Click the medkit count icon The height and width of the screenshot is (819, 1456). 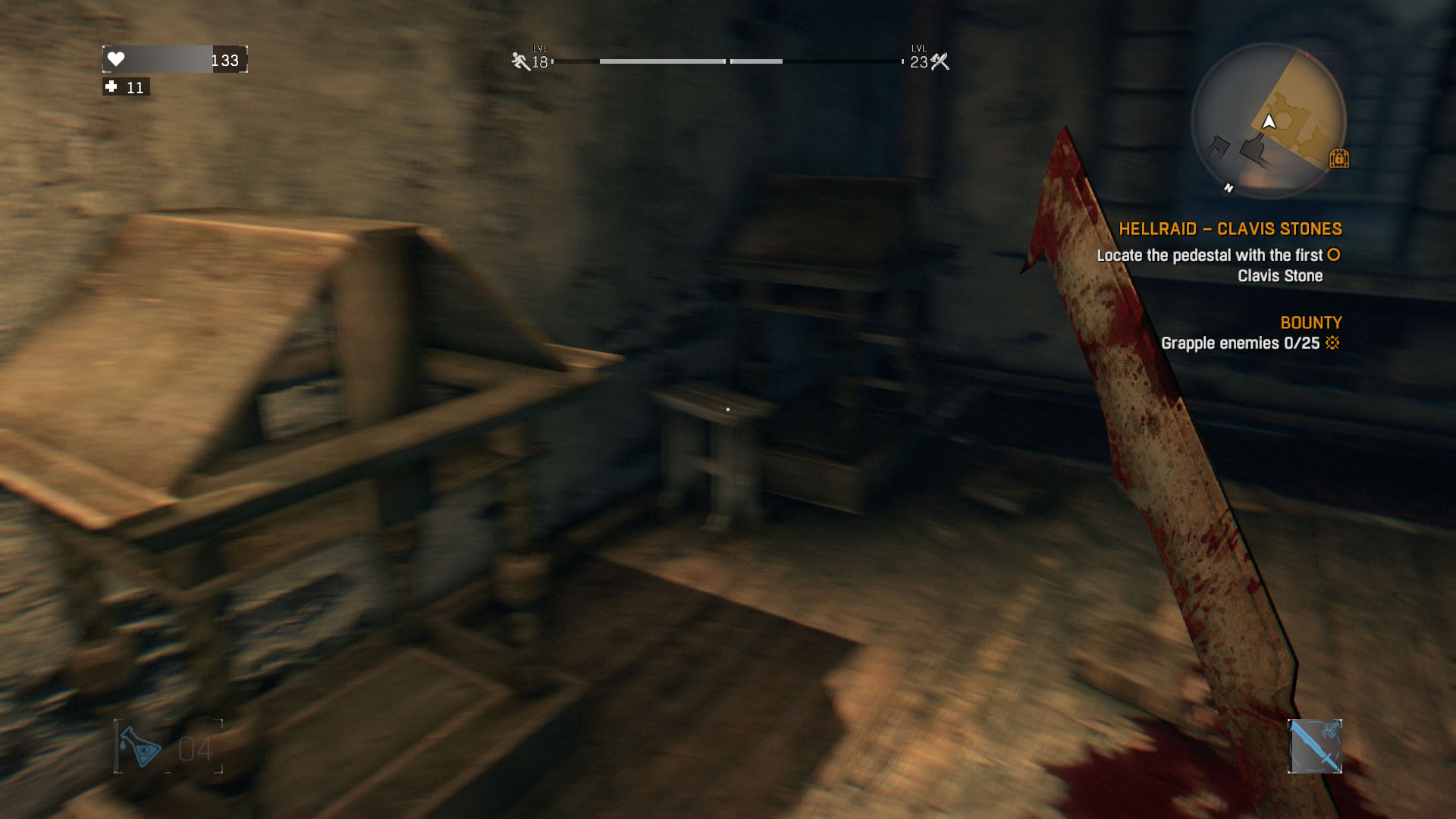tap(111, 87)
